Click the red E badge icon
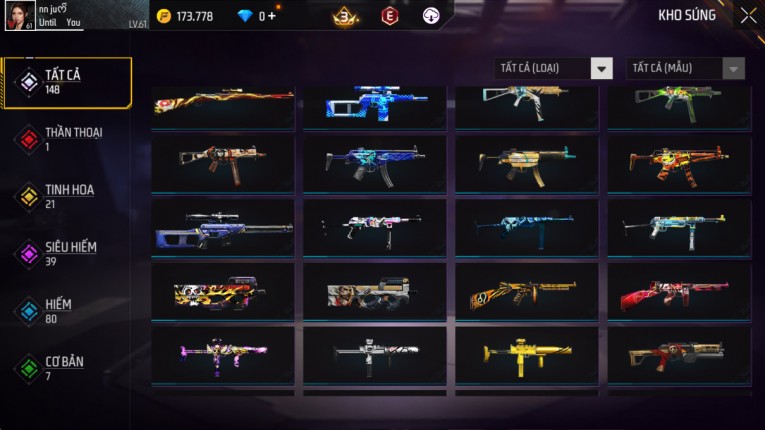The height and width of the screenshot is (430, 765). [389, 16]
